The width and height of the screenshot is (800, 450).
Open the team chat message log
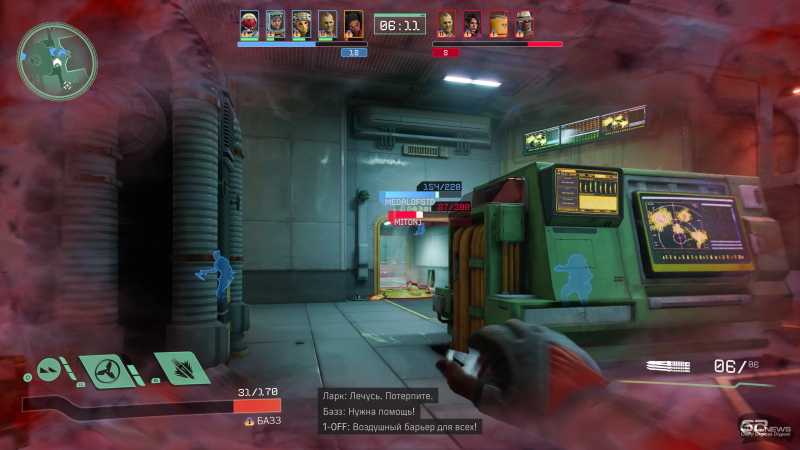point(400,411)
